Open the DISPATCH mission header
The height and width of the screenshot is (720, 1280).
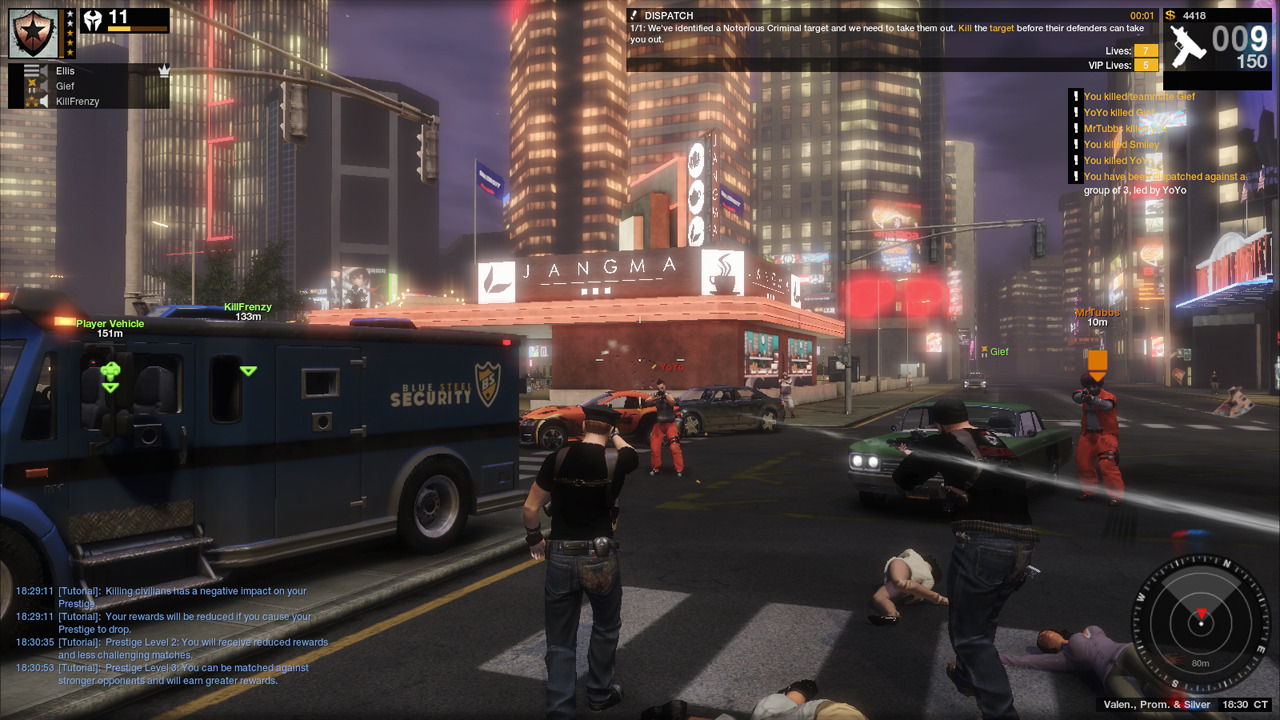point(668,15)
